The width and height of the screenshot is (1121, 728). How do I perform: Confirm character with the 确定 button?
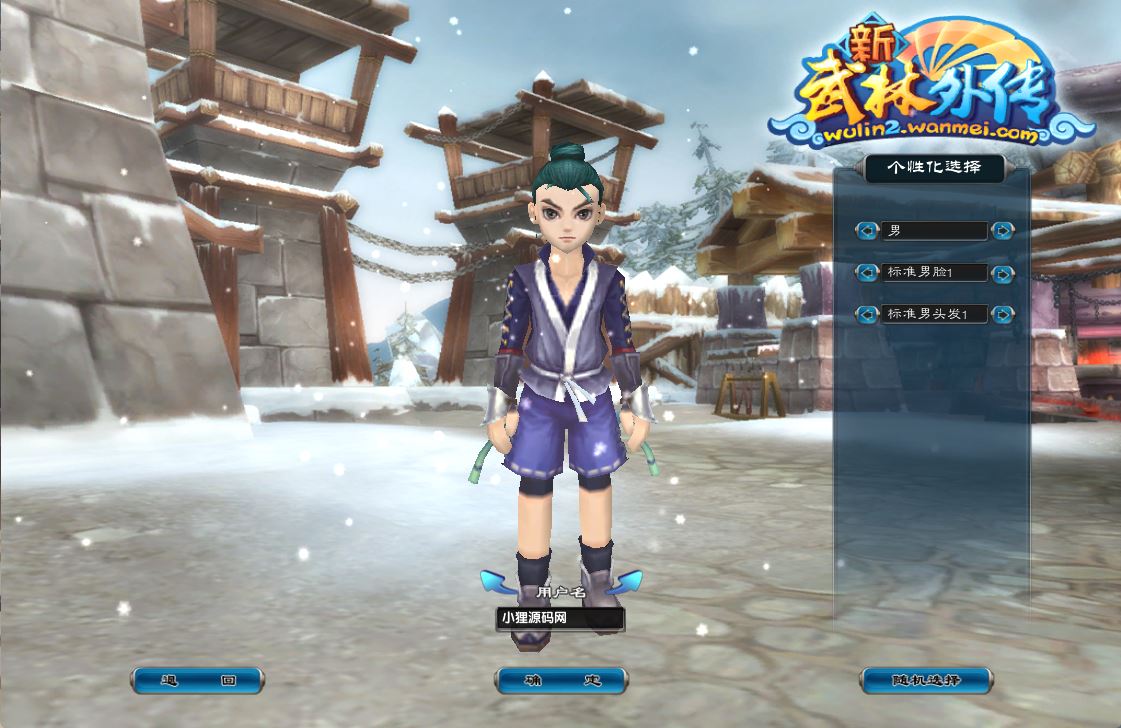click(561, 681)
